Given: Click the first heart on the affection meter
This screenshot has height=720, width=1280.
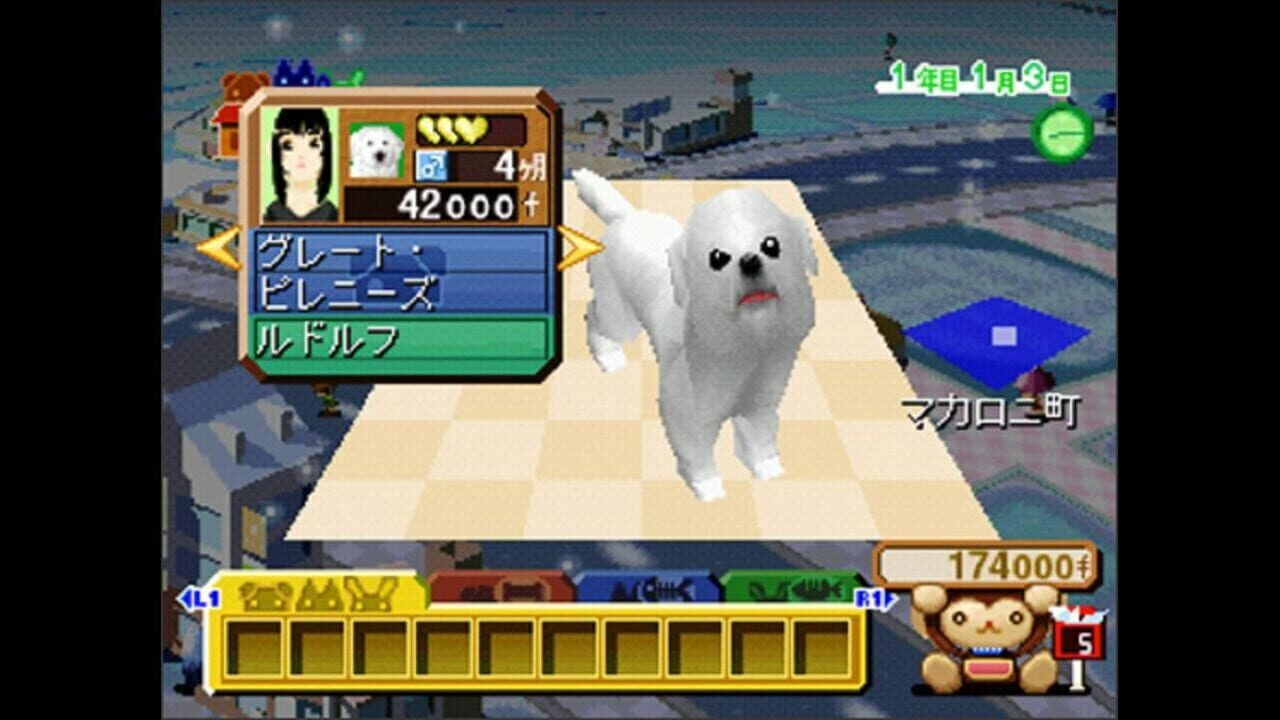Looking at the screenshot, I should [x=428, y=129].
